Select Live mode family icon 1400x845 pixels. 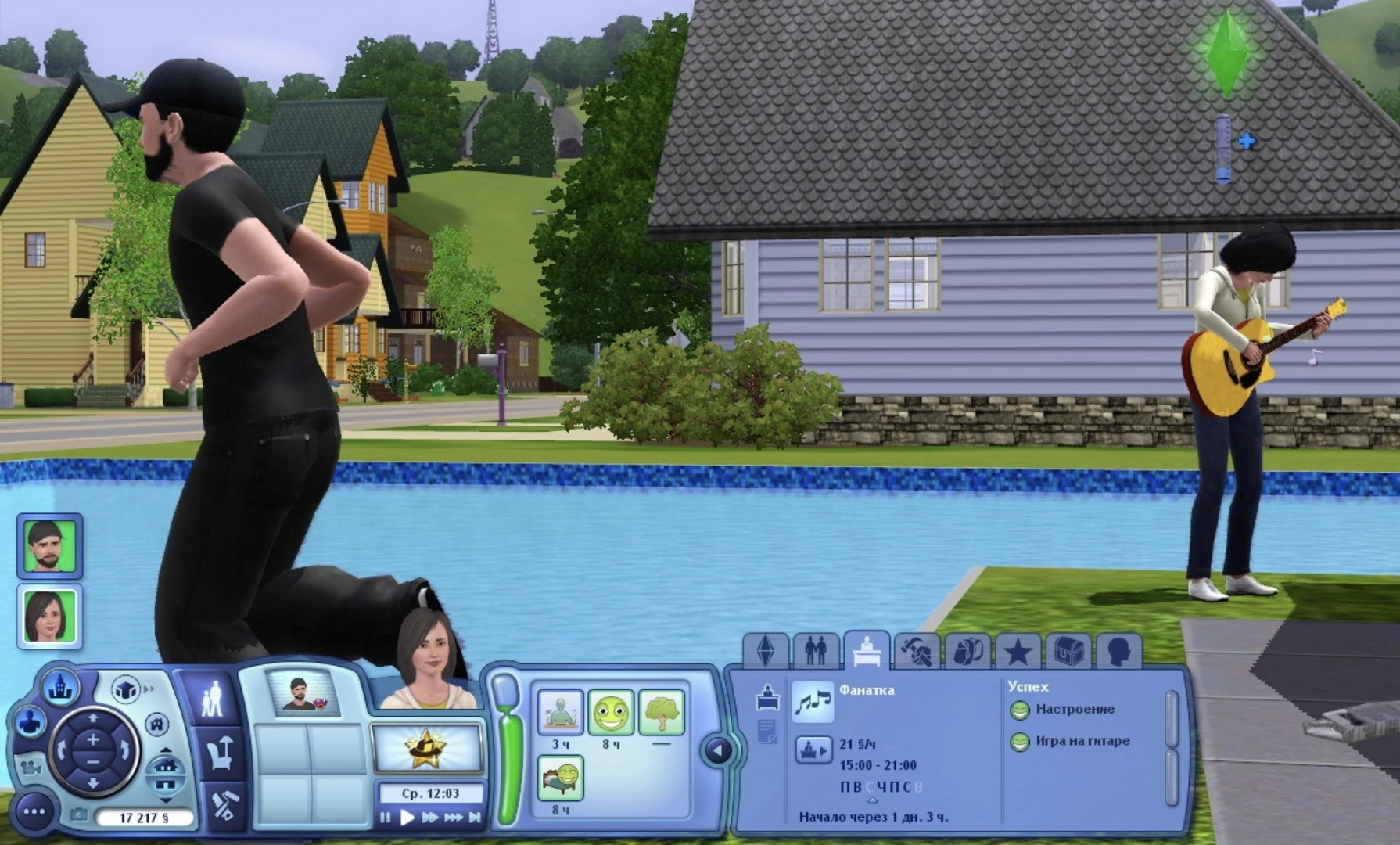214,699
